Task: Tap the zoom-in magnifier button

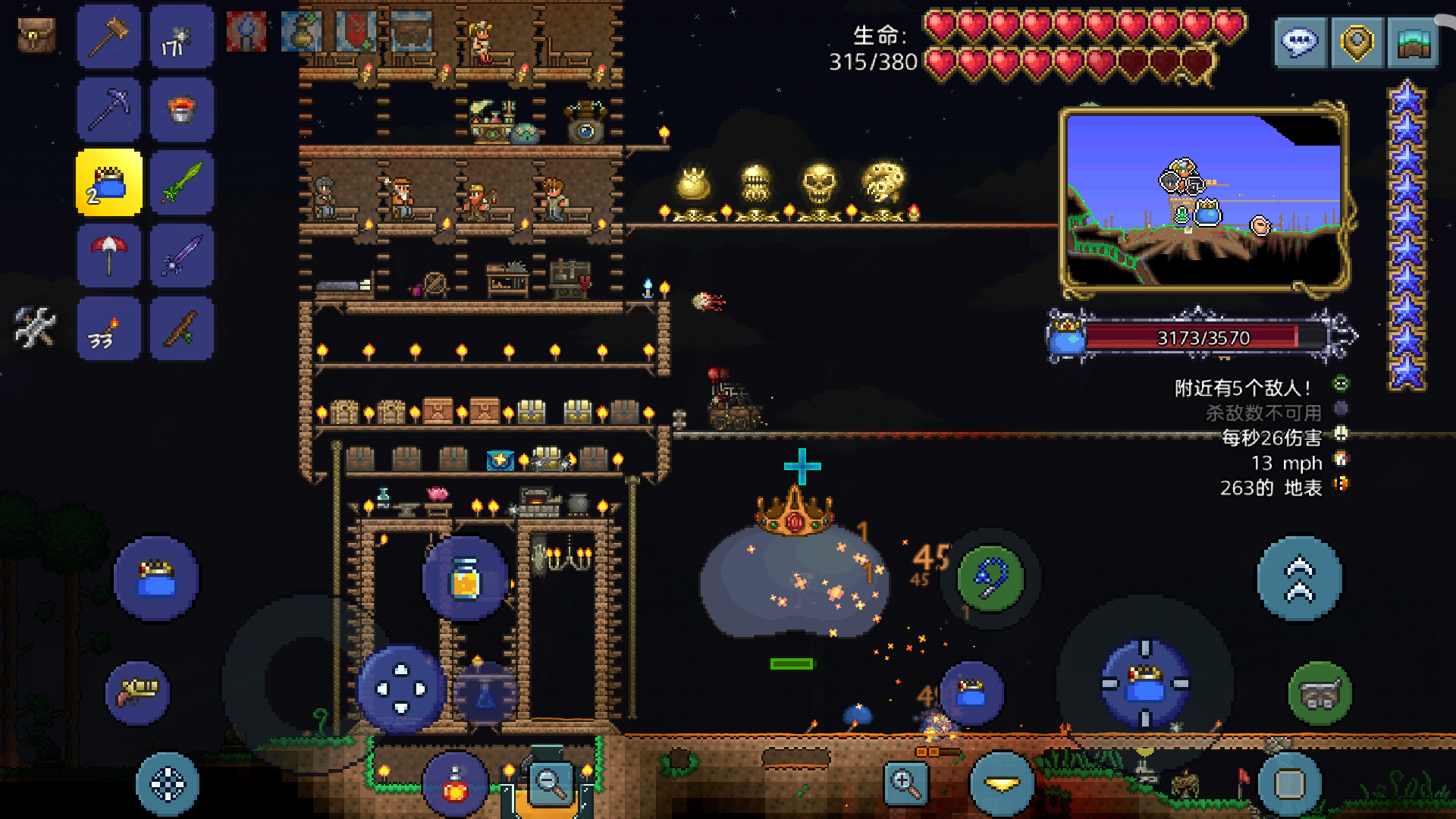Action: click(x=906, y=783)
